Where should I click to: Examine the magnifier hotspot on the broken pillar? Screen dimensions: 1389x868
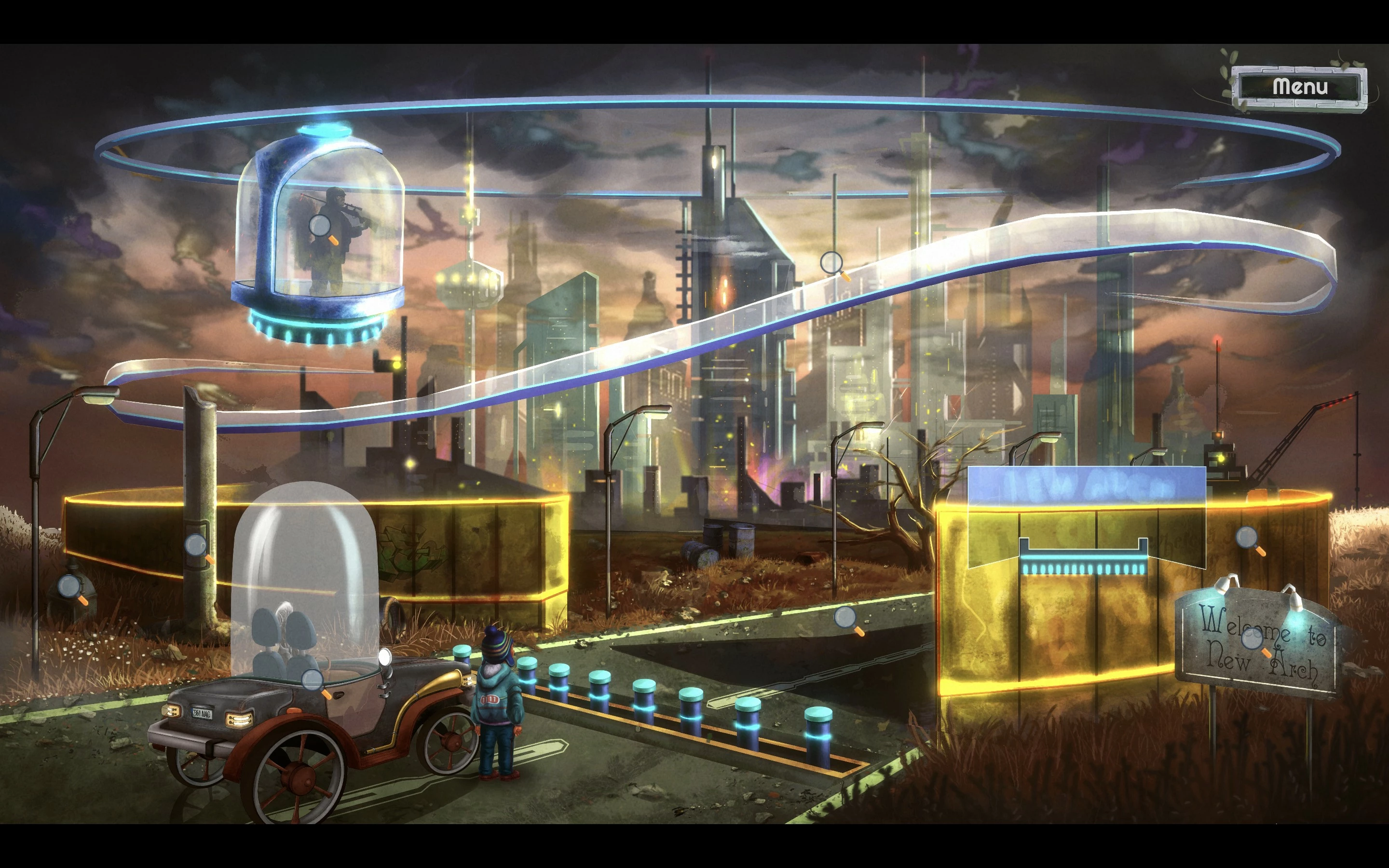[196, 546]
